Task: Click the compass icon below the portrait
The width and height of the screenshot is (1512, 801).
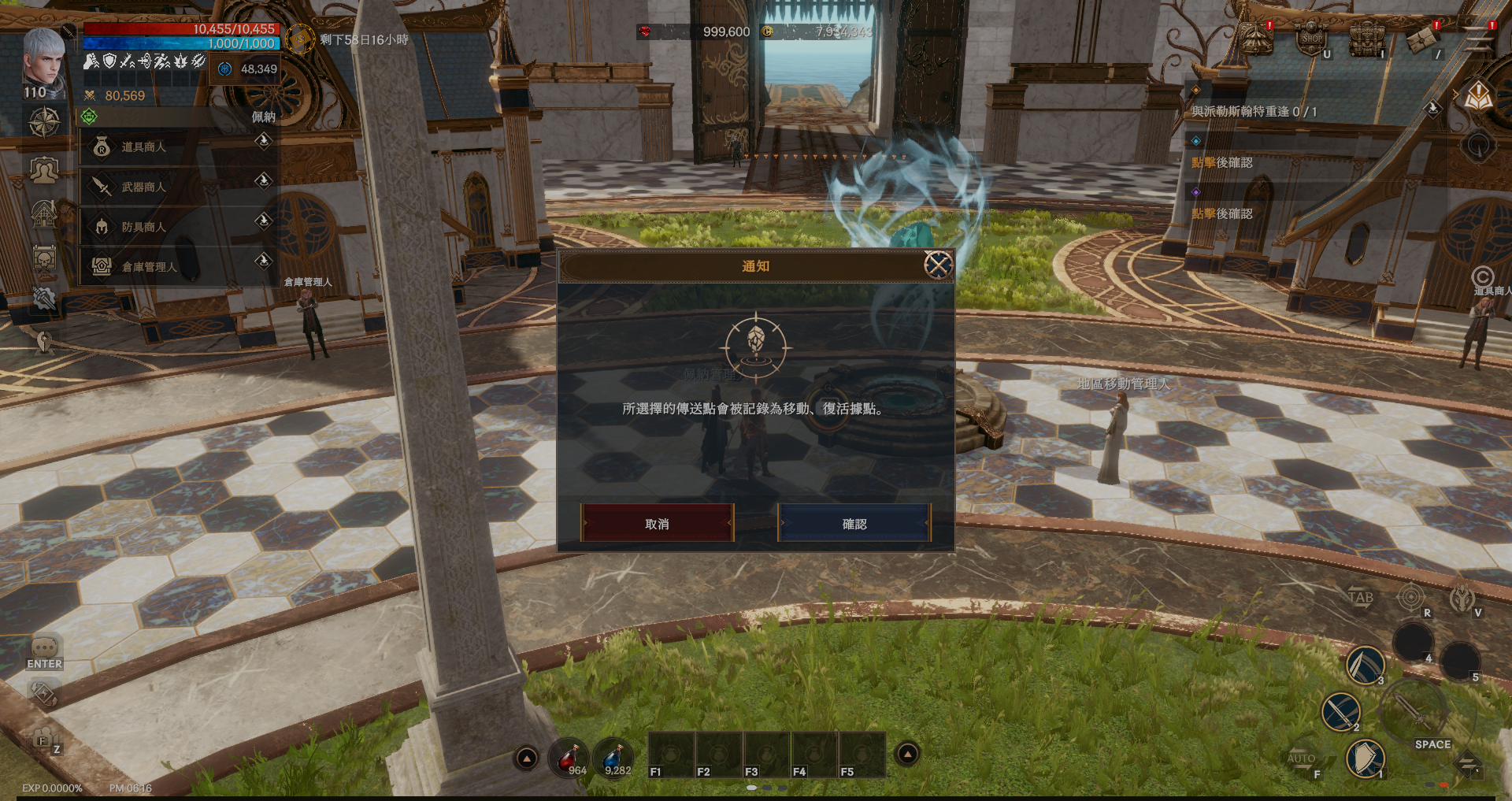Action: point(44,122)
